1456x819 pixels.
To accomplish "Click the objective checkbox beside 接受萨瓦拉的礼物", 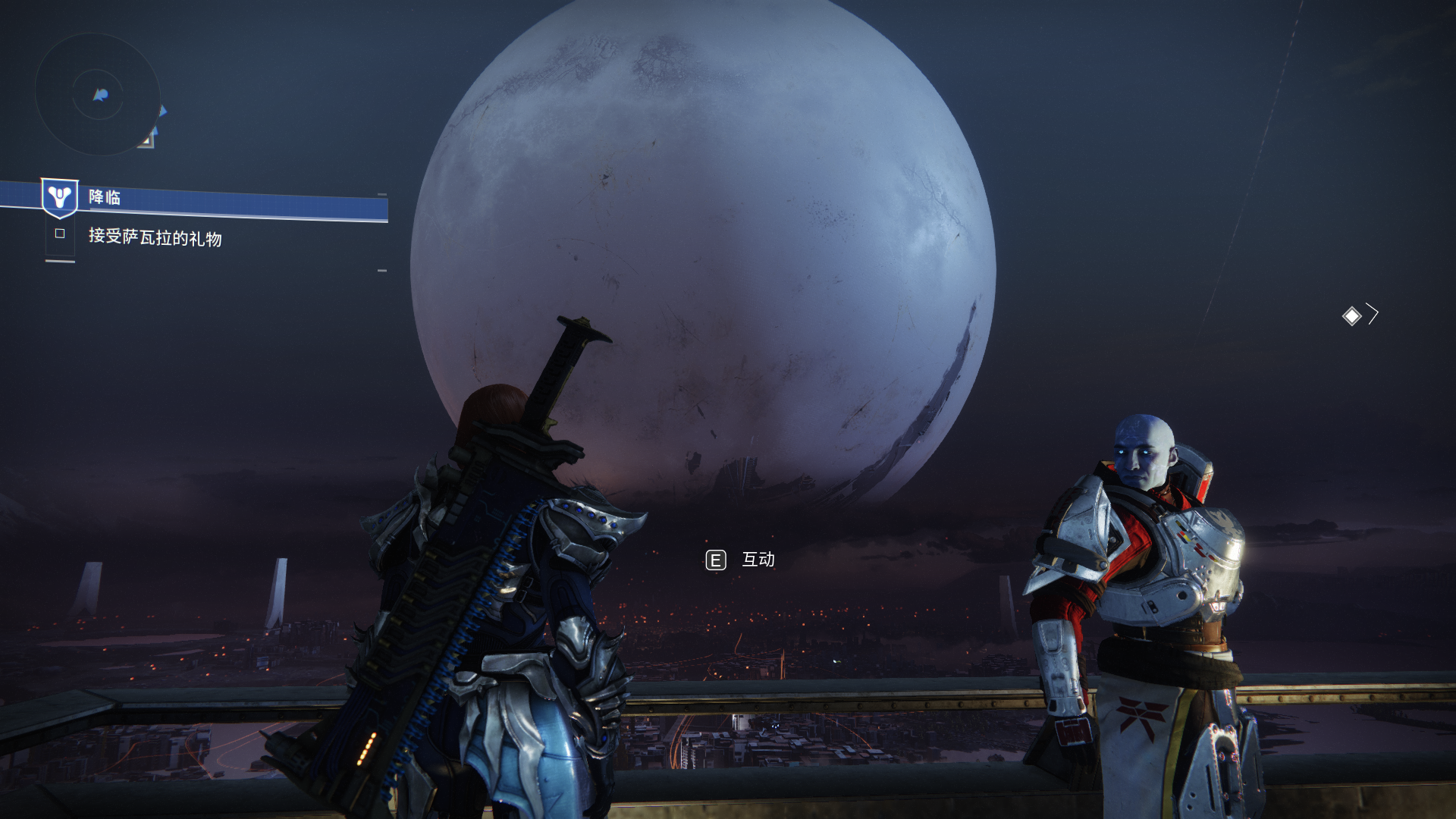I will [x=60, y=234].
